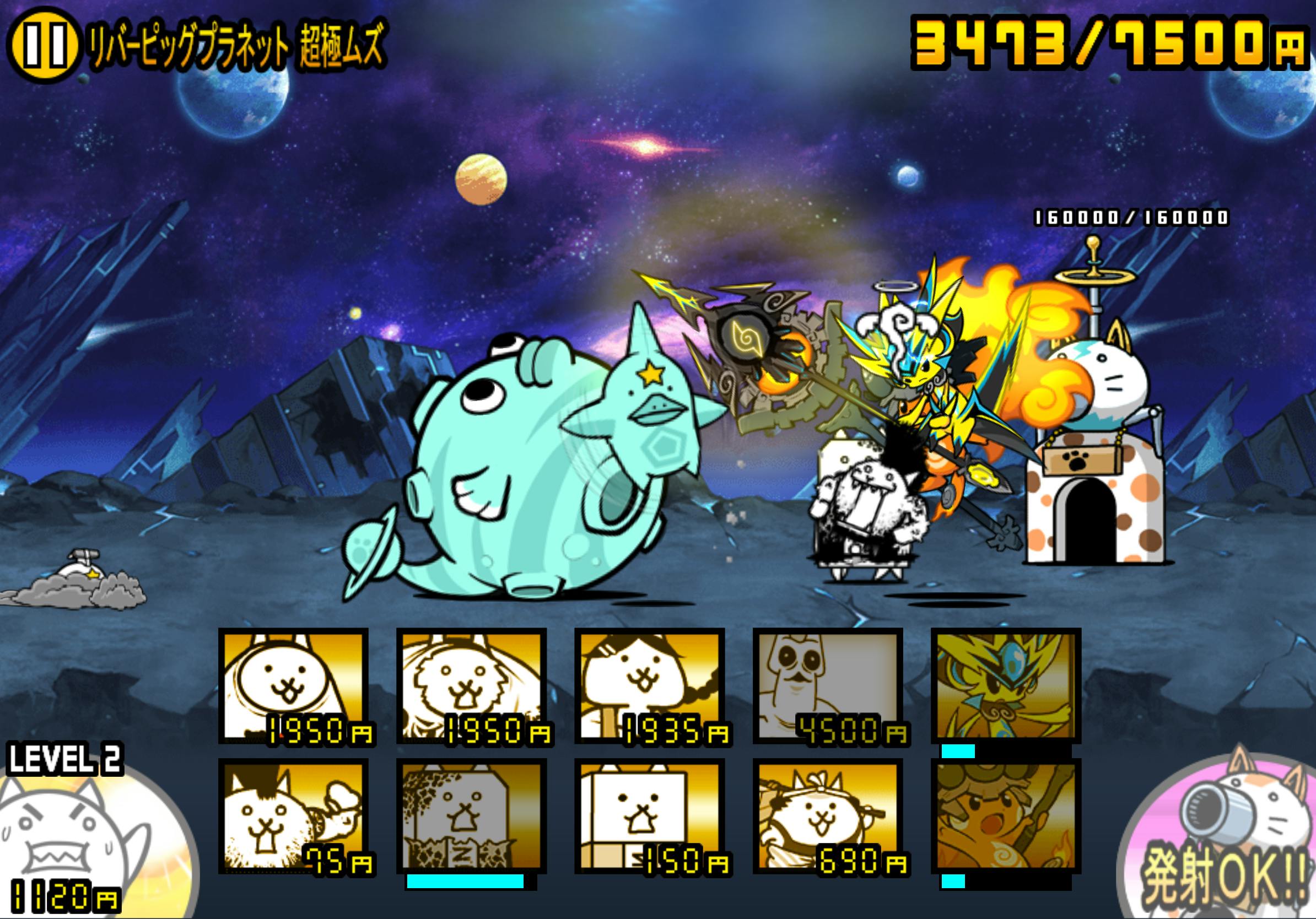Image resolution: width=1316 pixels, height=919 pixels.
Task: Deploy the 690 yen headband warrior cat
Action: 828,817
